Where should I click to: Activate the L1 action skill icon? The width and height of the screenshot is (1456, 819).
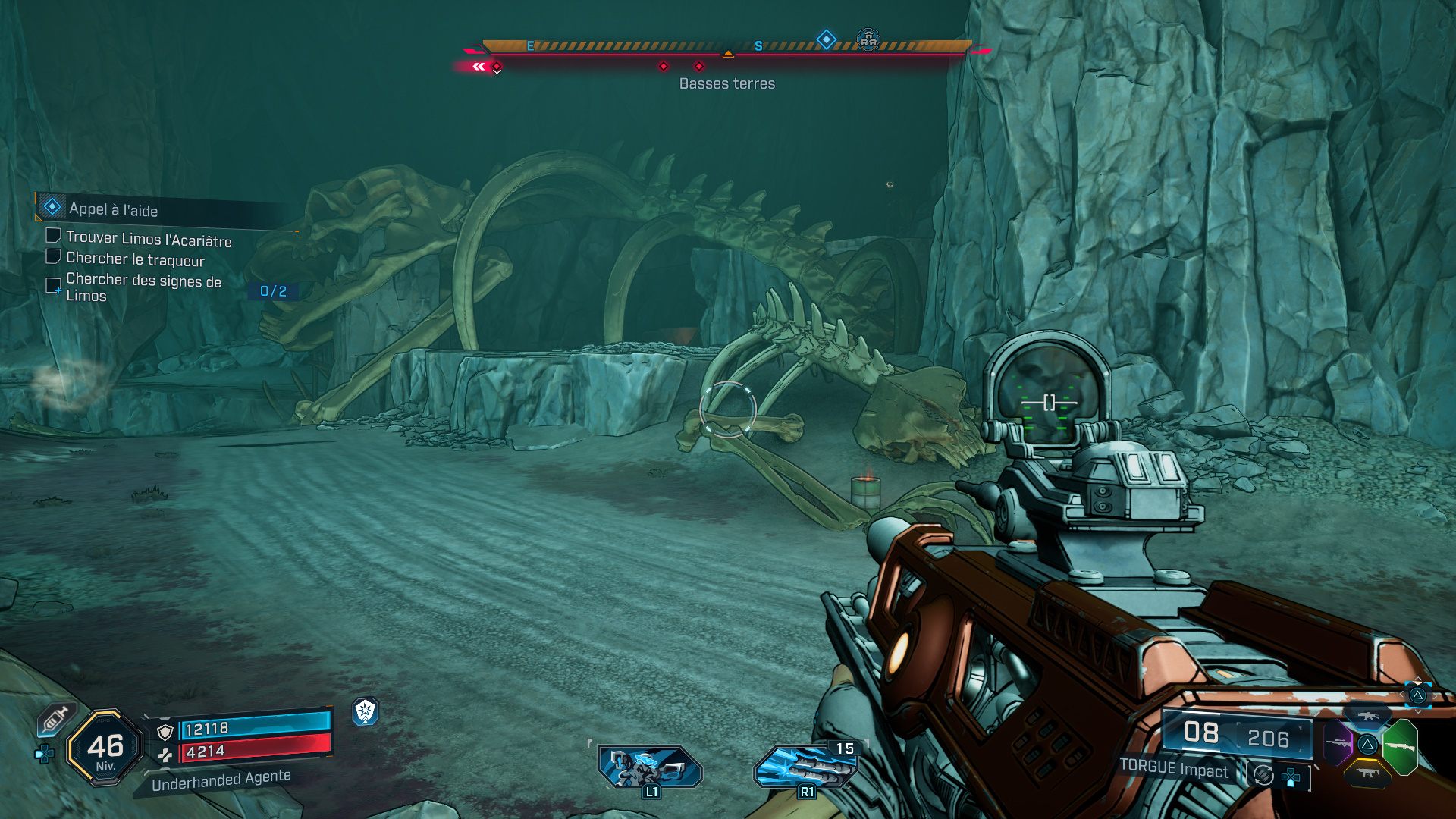pyautogui.click(x=649, y=766)
